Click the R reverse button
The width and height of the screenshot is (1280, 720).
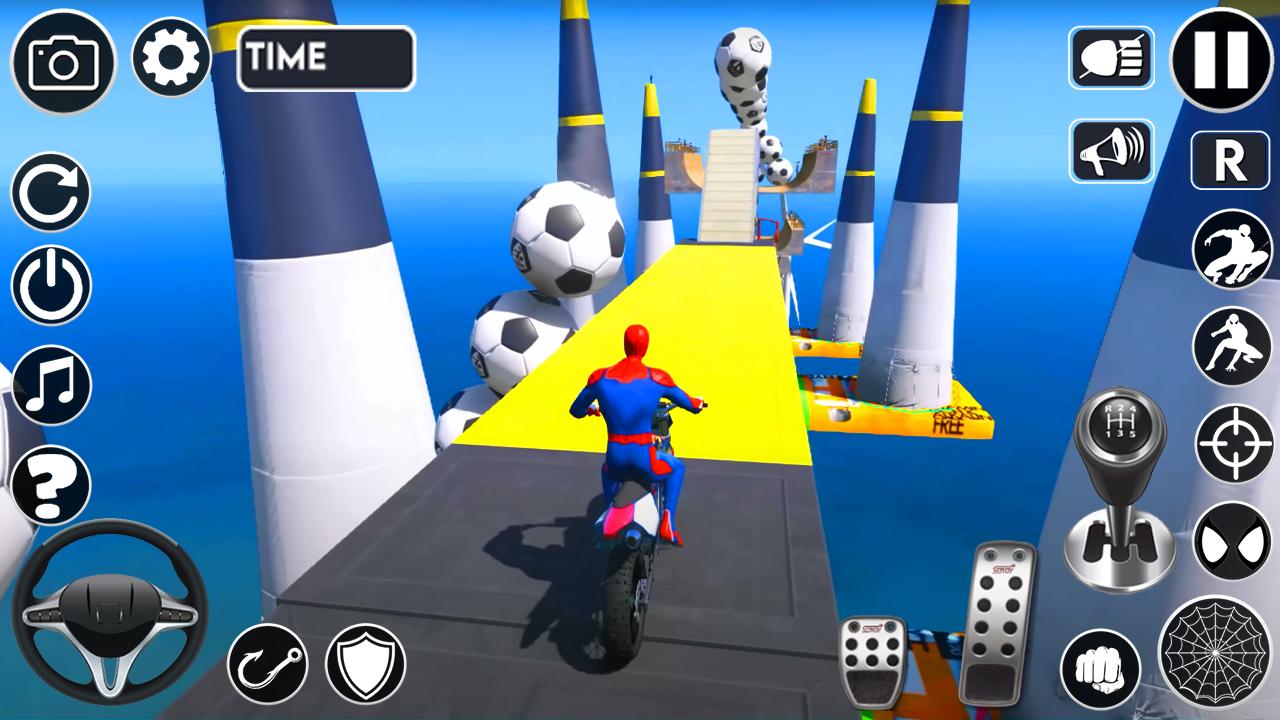tap(1230, 160)
